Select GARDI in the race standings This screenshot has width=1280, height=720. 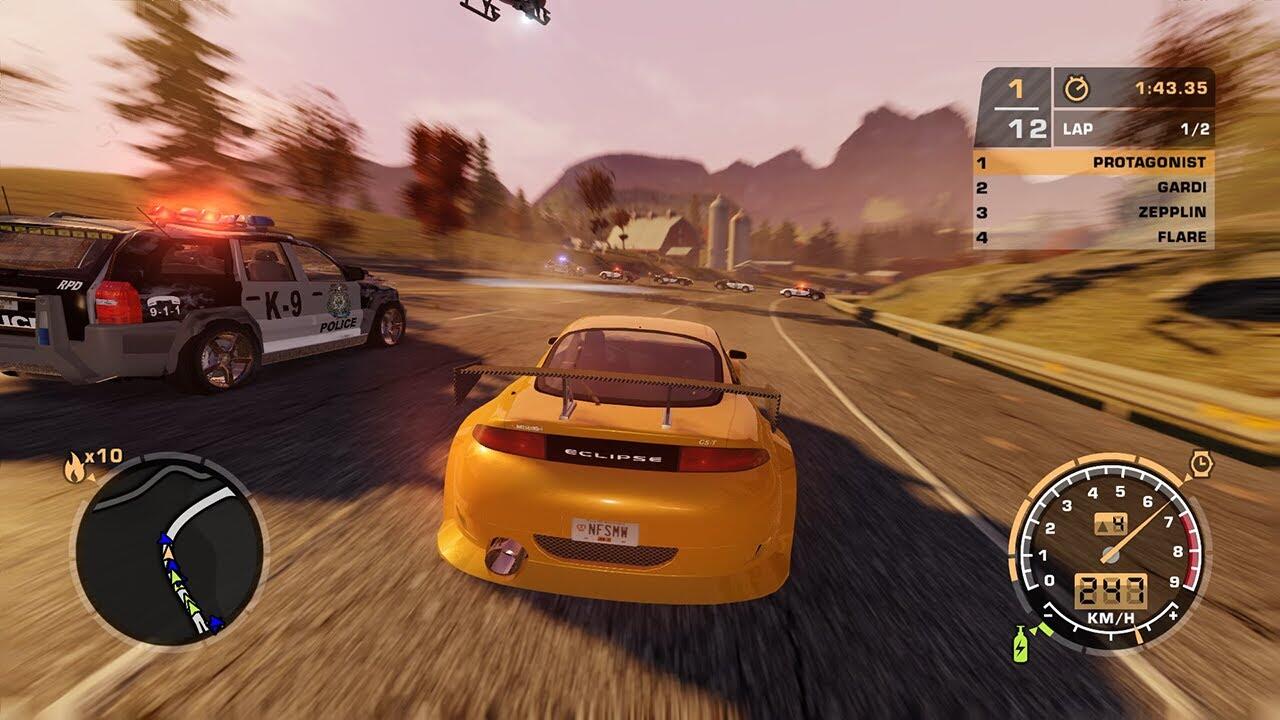[1093, 187]
